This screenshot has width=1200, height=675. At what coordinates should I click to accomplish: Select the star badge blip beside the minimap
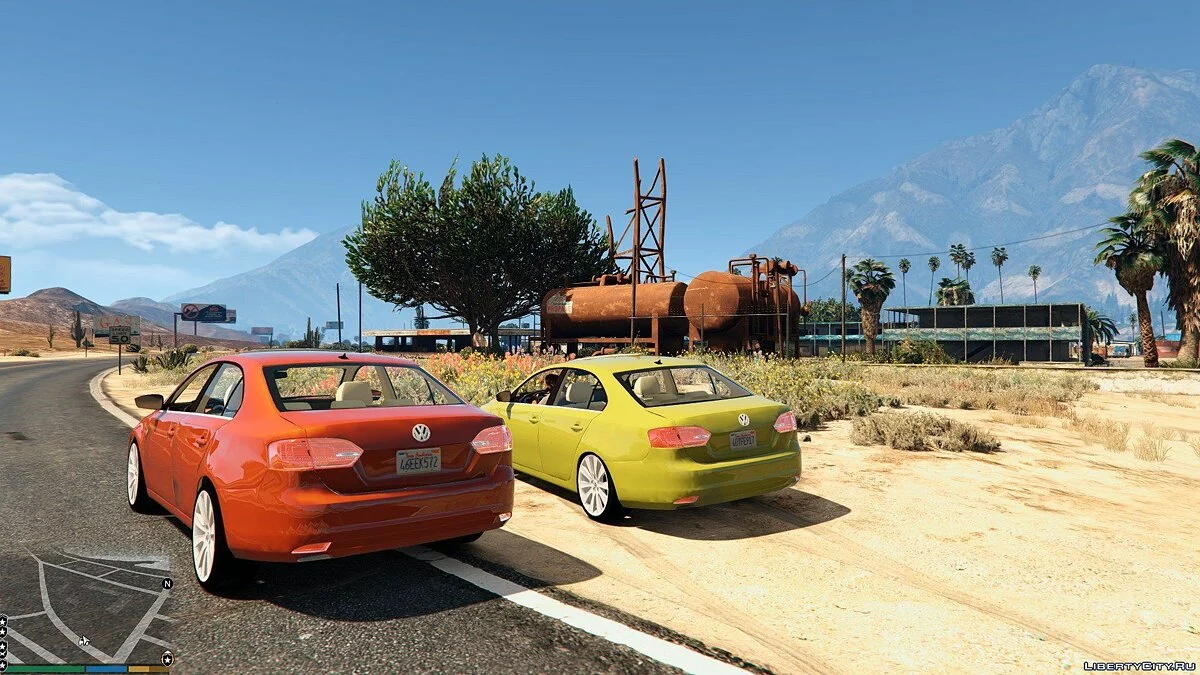(167, 657)
